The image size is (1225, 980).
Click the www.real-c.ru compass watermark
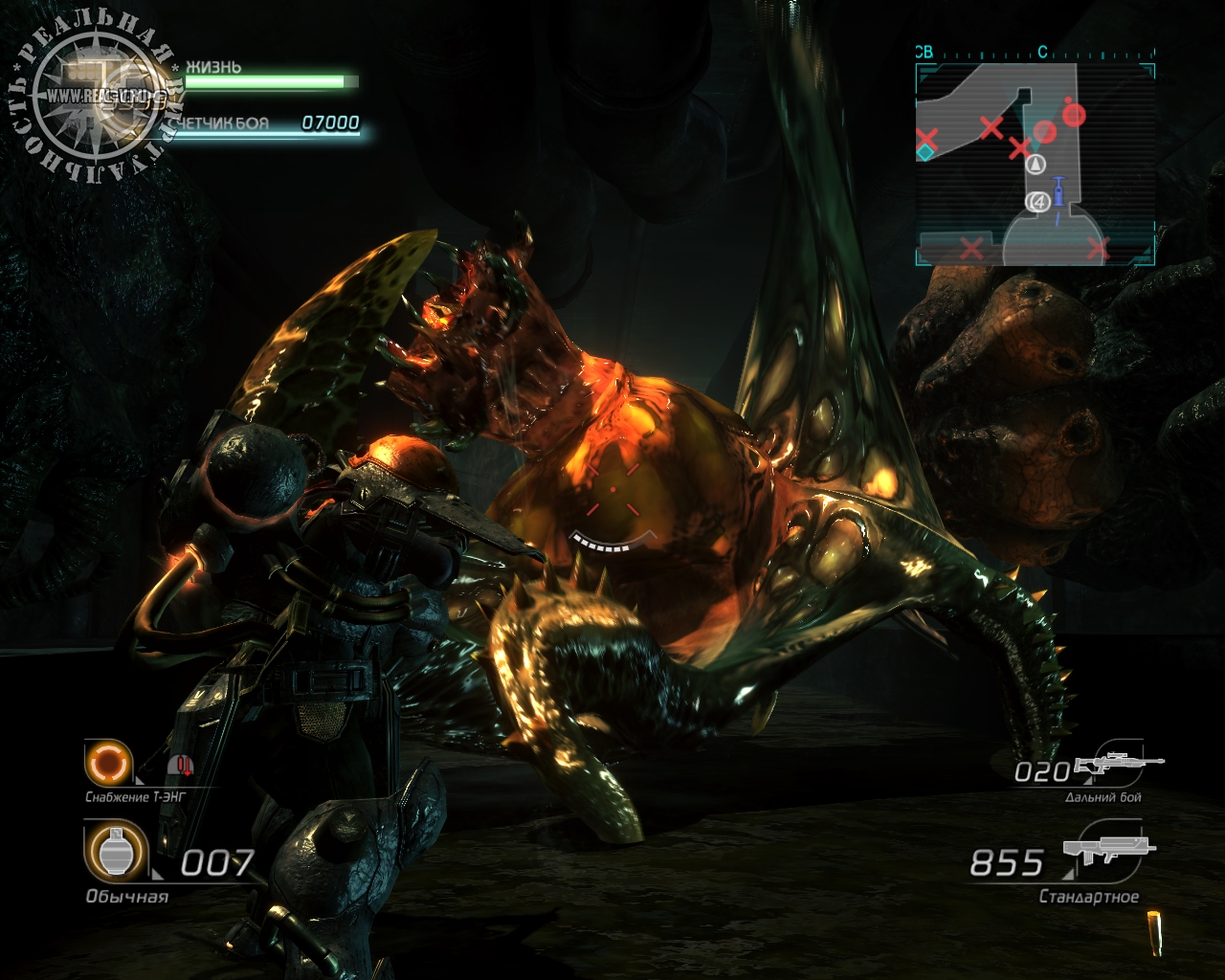tap(94, 97)
